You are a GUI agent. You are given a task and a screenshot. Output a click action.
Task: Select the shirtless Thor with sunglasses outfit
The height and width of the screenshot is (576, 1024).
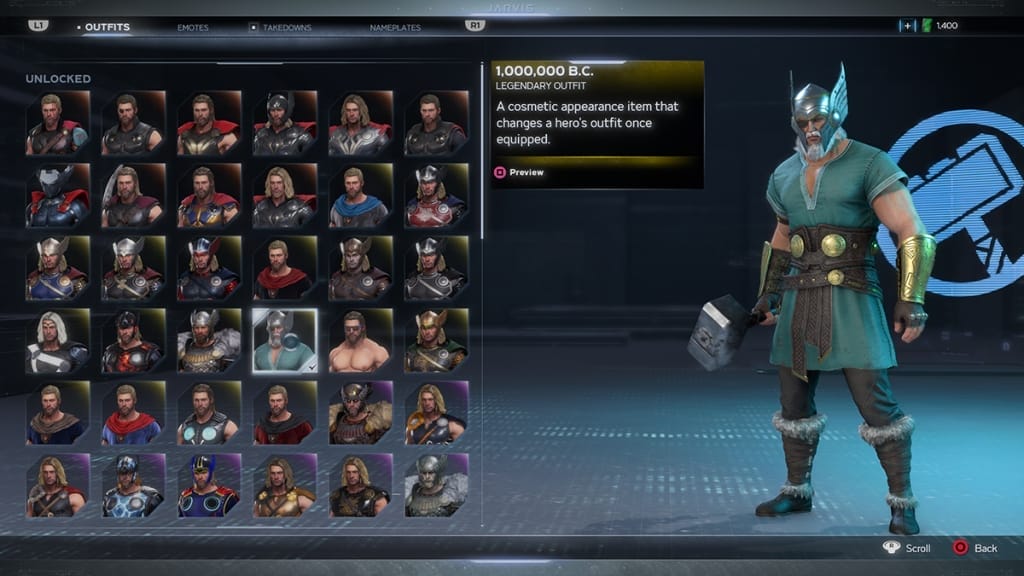click(360, 340)
